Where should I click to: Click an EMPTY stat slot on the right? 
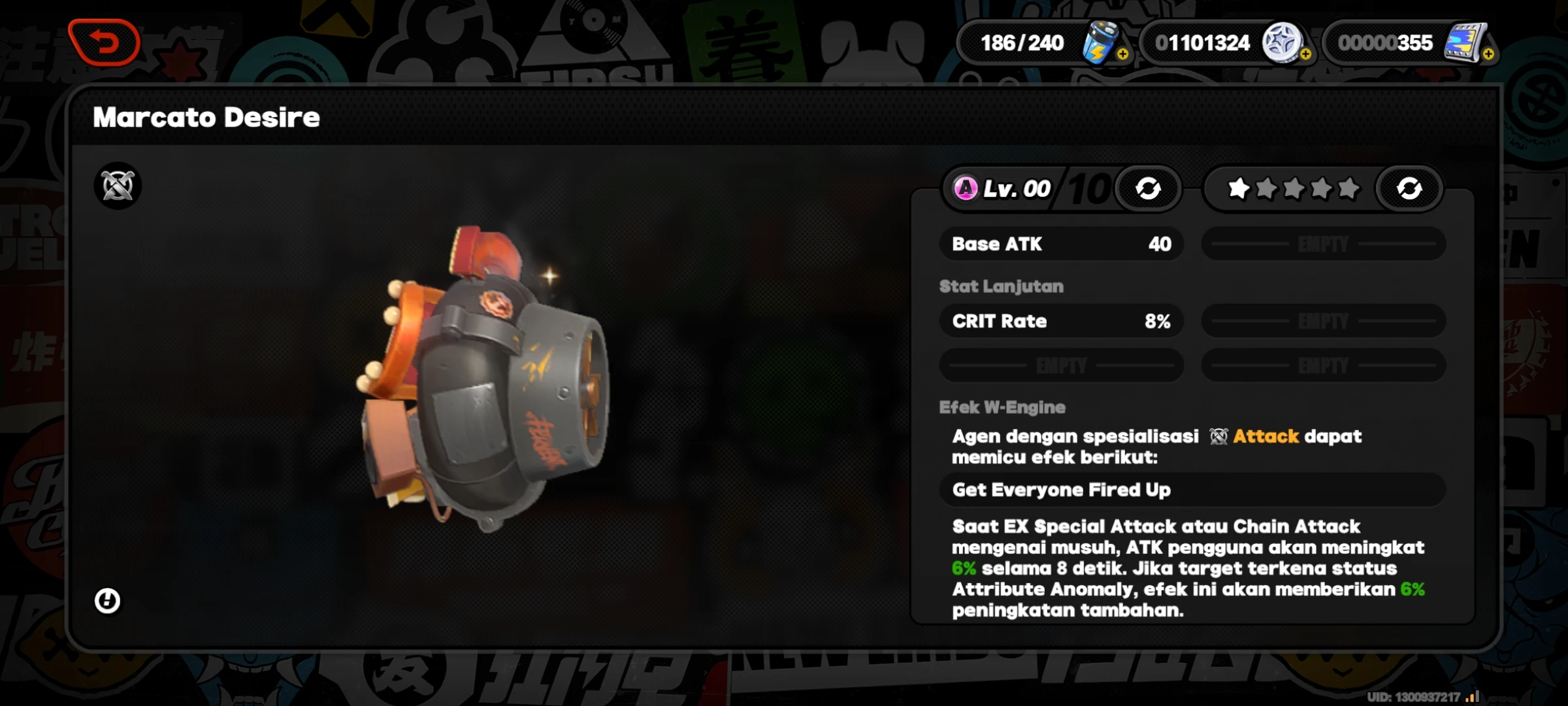(1324, 244)
